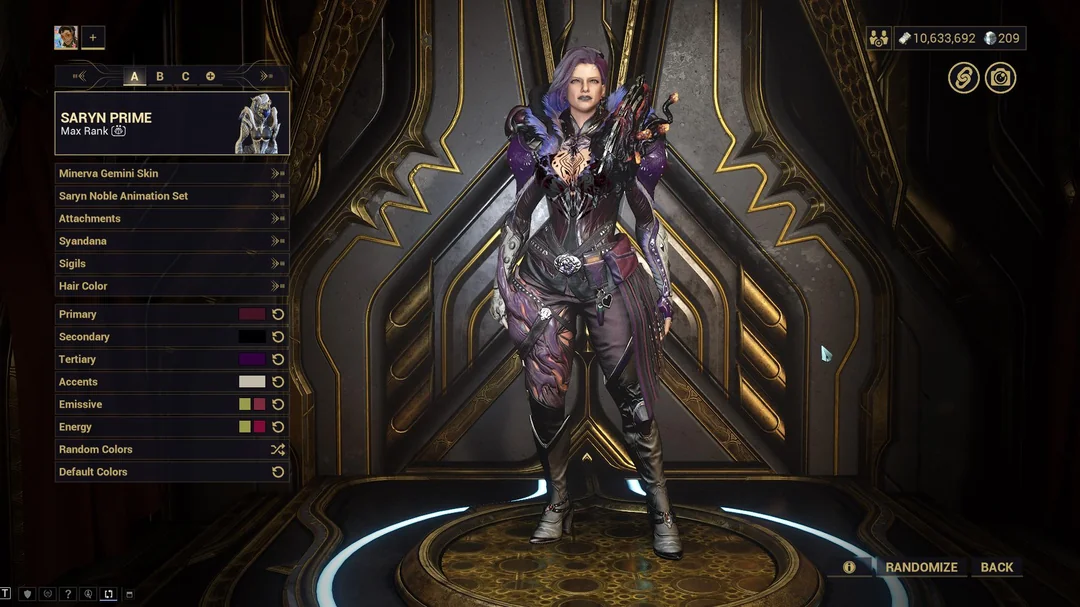The height and width of the screenshot is (607, 1080).
Task: Edit the Tertiary purple color swatch
Action: (x=252, y=359)
